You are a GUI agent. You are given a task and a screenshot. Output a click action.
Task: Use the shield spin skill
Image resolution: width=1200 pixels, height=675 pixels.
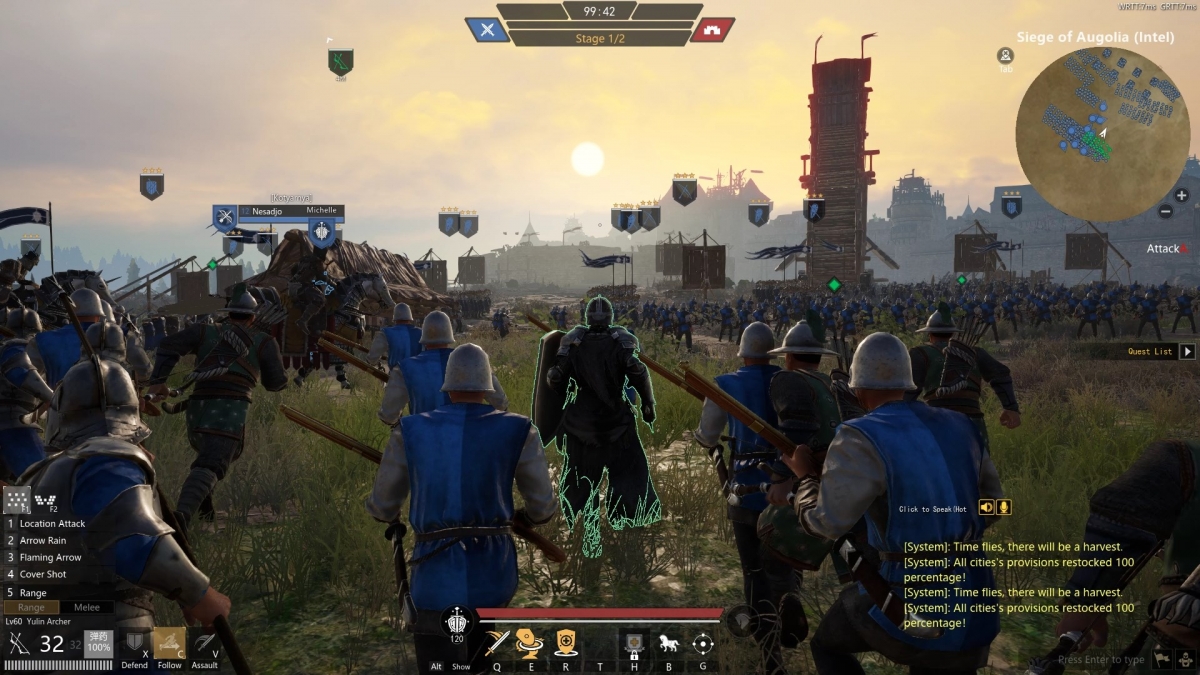click(530, 642)
